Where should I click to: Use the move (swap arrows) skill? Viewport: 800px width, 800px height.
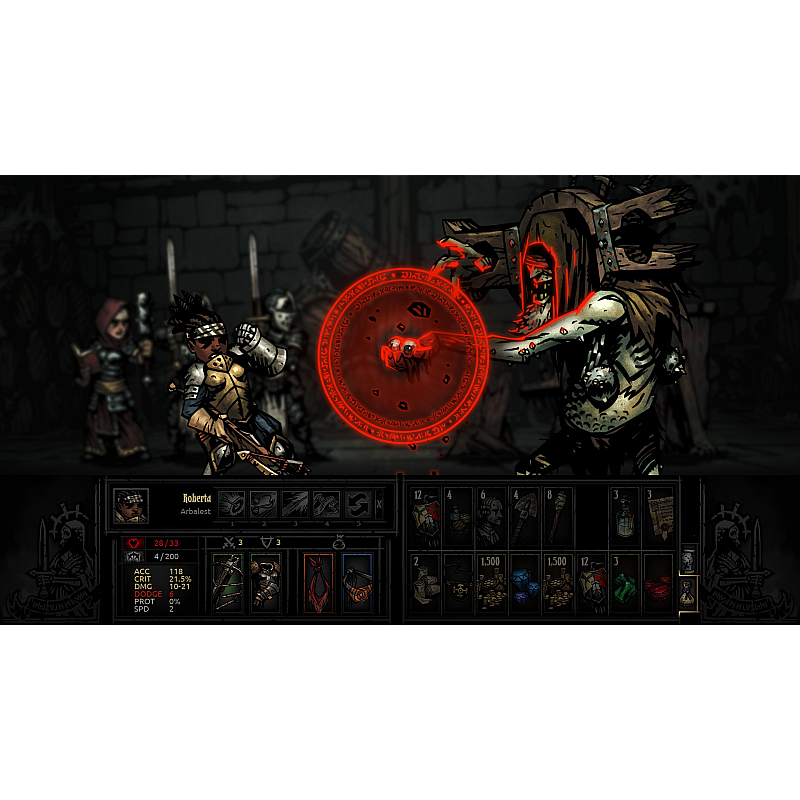click(358, 504)
